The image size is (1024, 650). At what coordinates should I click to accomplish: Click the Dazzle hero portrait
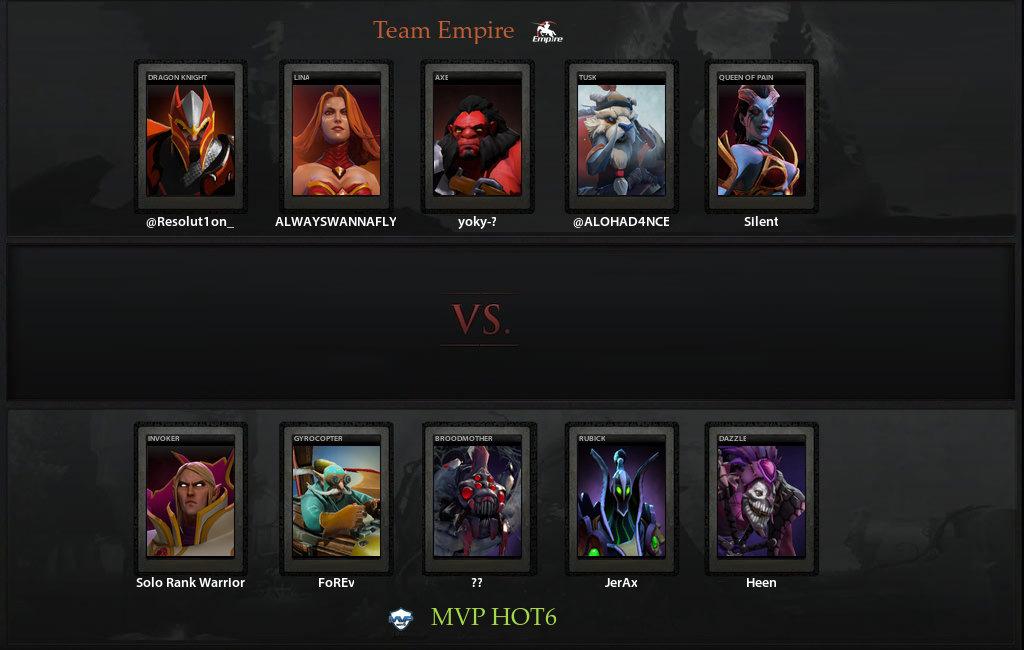click(x=761, y=500)
